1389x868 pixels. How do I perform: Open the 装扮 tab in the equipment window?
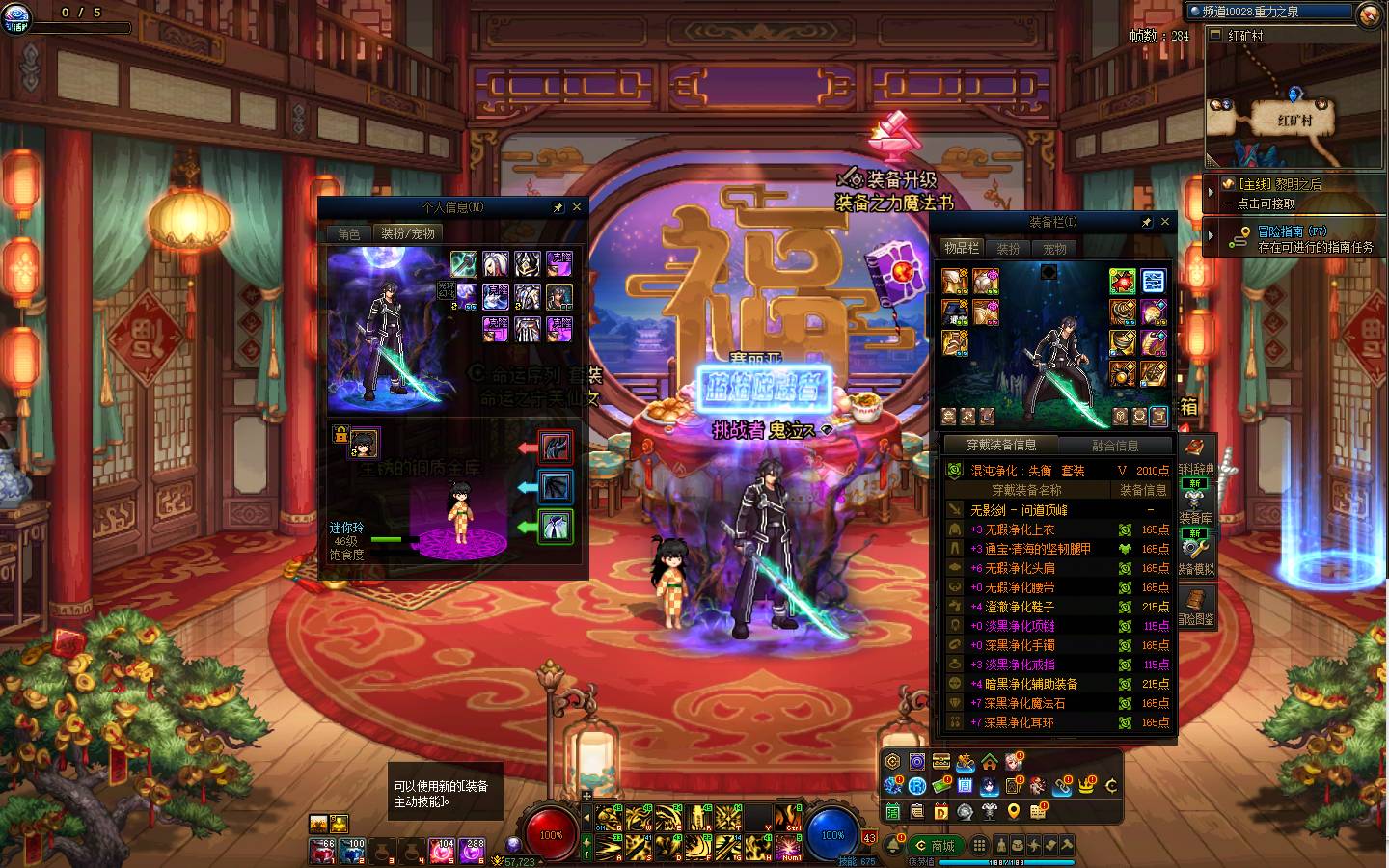click(1008, 249)
